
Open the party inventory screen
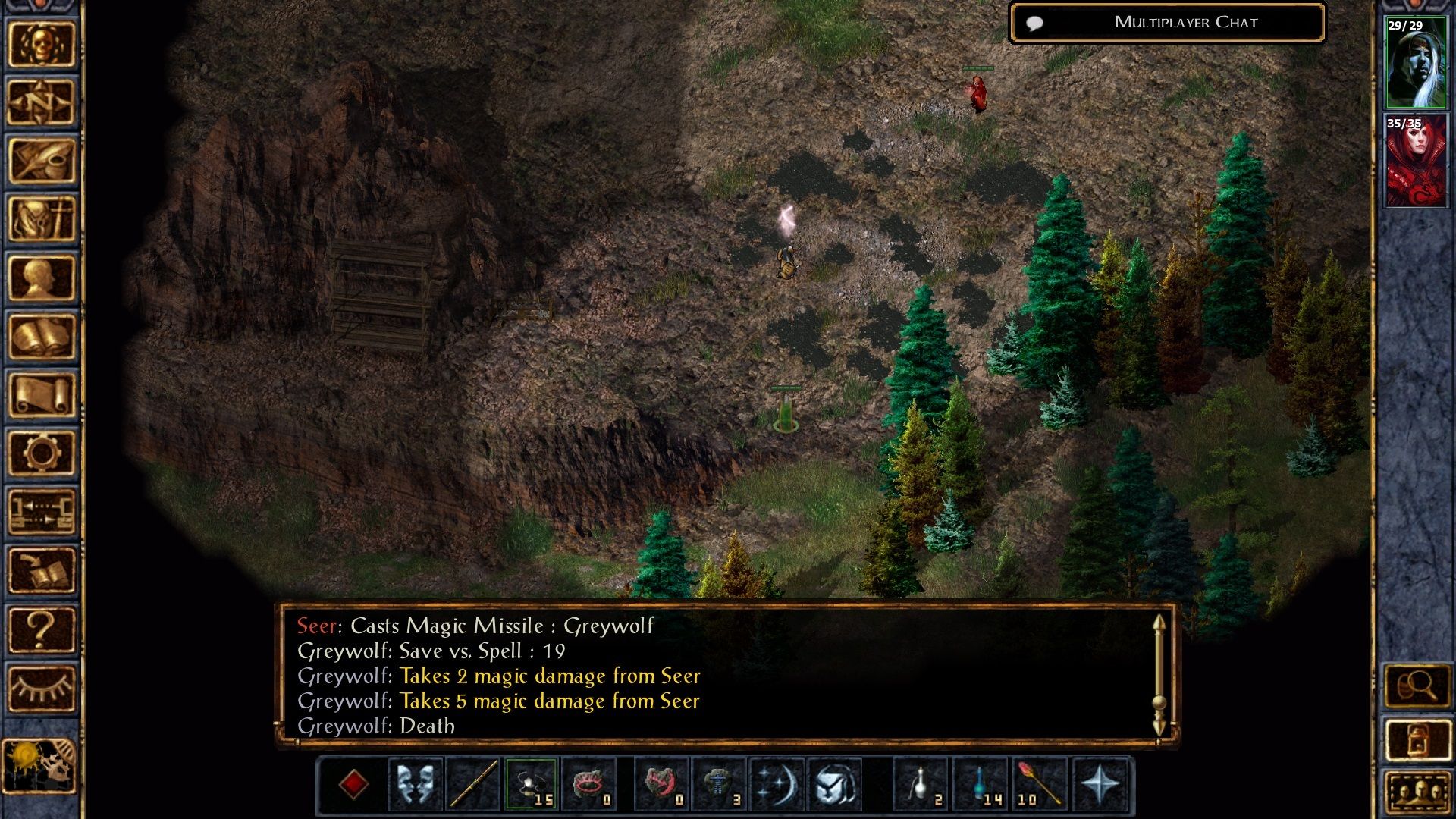tap(41, 219)
